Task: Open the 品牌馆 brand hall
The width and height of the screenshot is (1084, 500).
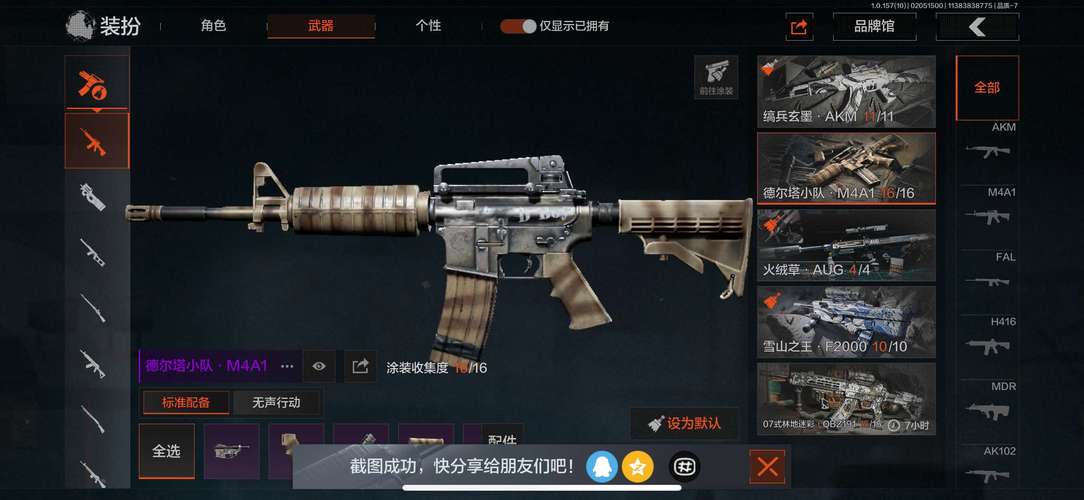Action: coord(873,27)
